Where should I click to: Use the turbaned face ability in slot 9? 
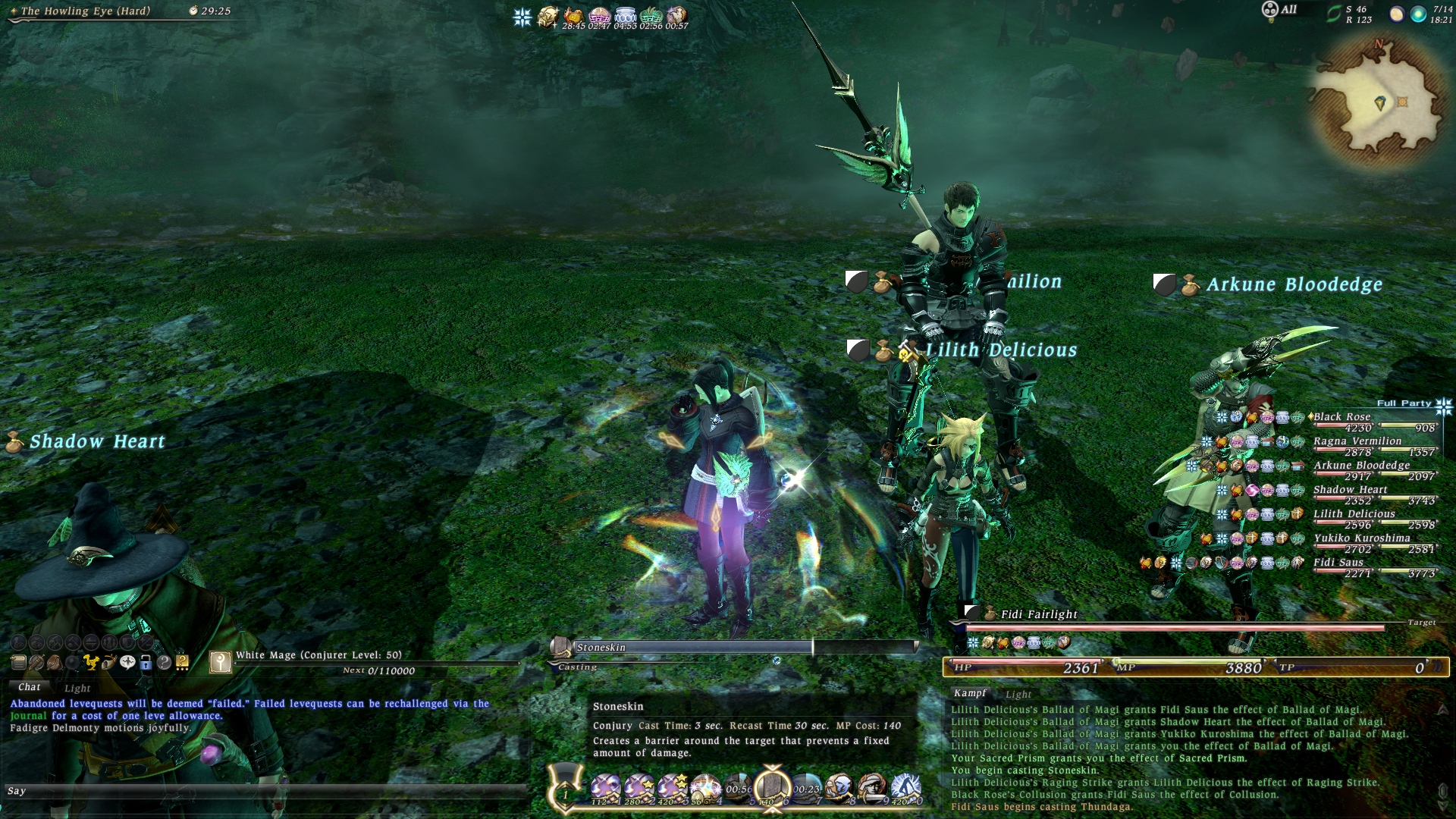(x=872, y=789)
